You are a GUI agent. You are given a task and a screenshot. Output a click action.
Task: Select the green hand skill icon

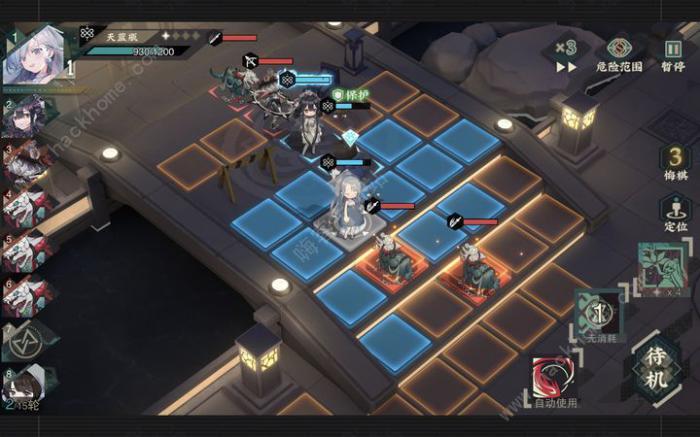pyautogui.click(x=659, y=266)
